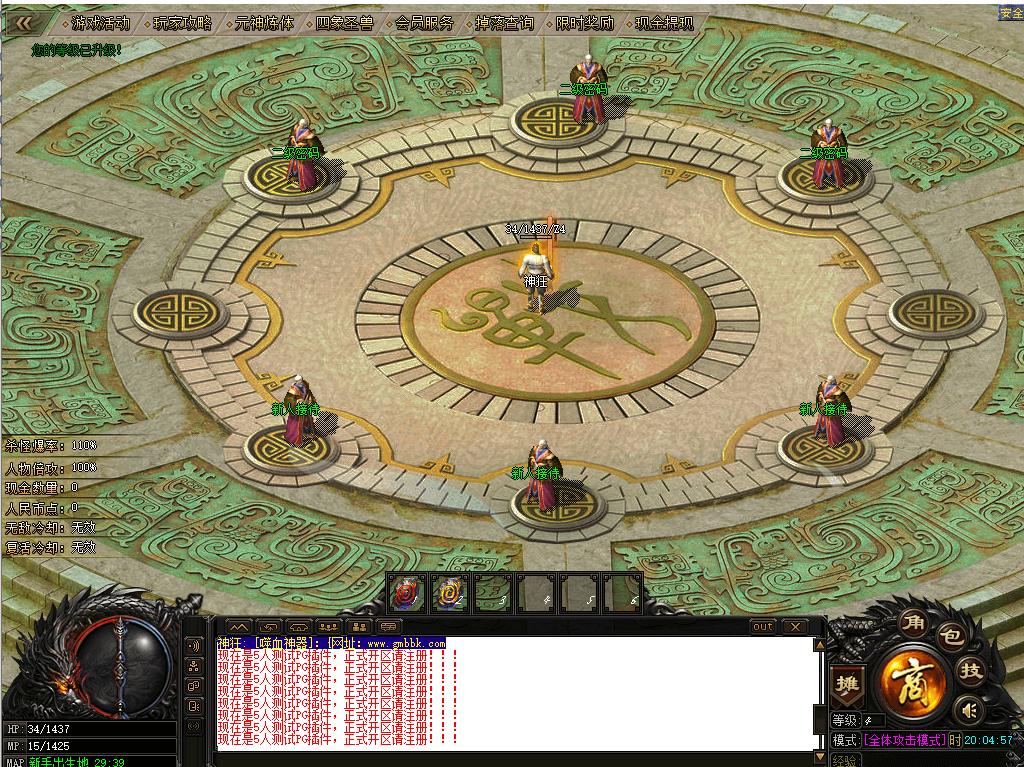Open the 摊 stall button
The width and height of the screenshot is (1024, 767).
click(847, 684)
